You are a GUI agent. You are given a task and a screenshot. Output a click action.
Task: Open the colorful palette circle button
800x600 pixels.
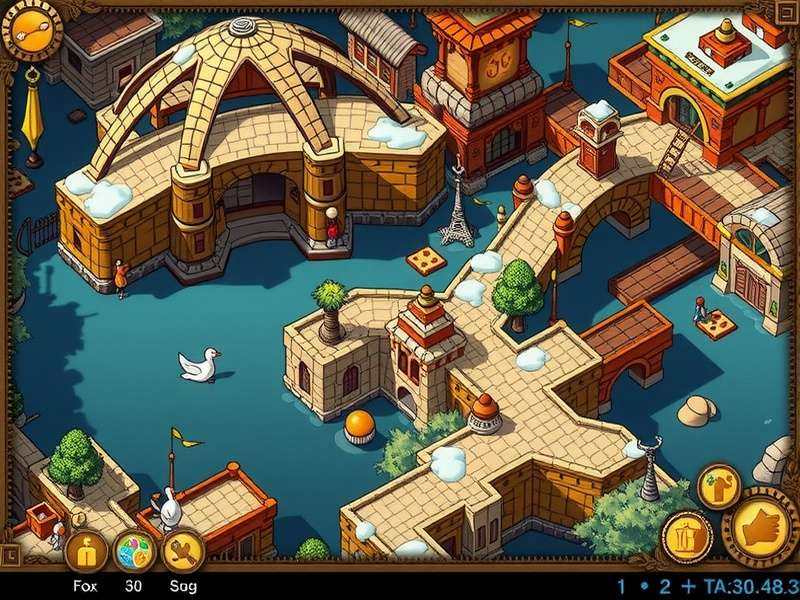click(x=135, y=551)
